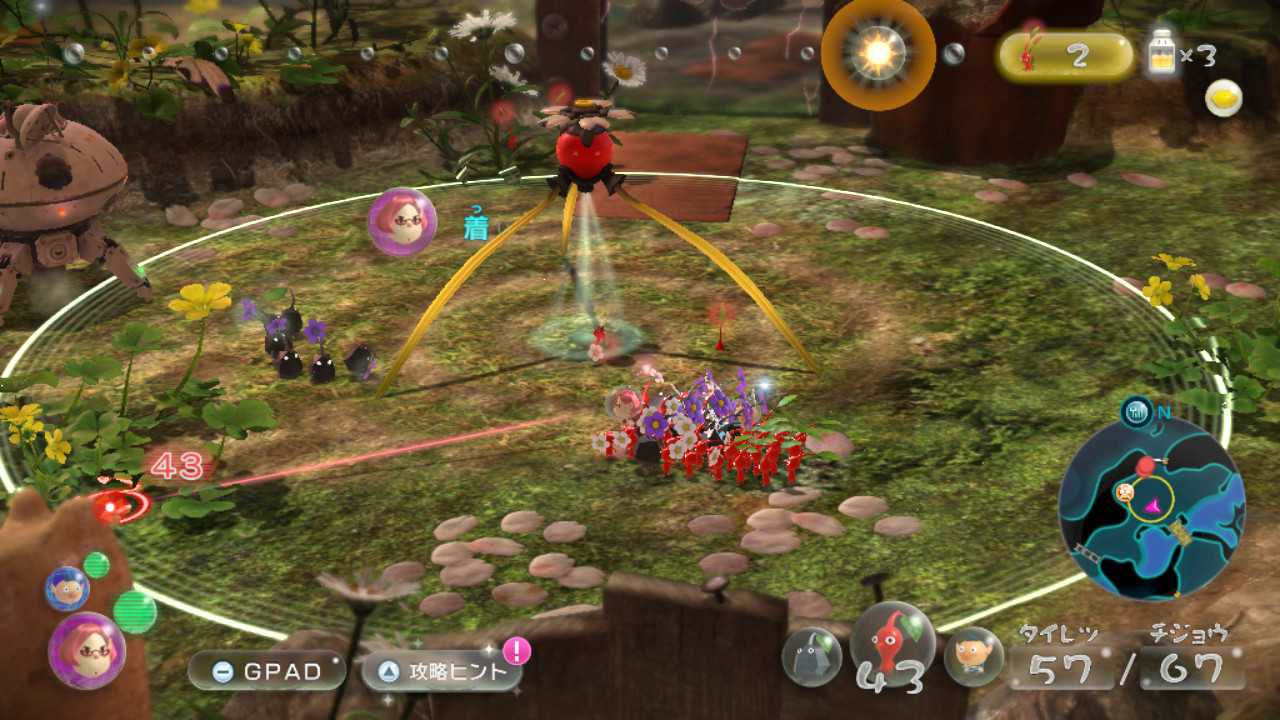This screenshot has height=720, width=1280.
Task: Open the 攻略ヒント hint button
Action: 442,672
